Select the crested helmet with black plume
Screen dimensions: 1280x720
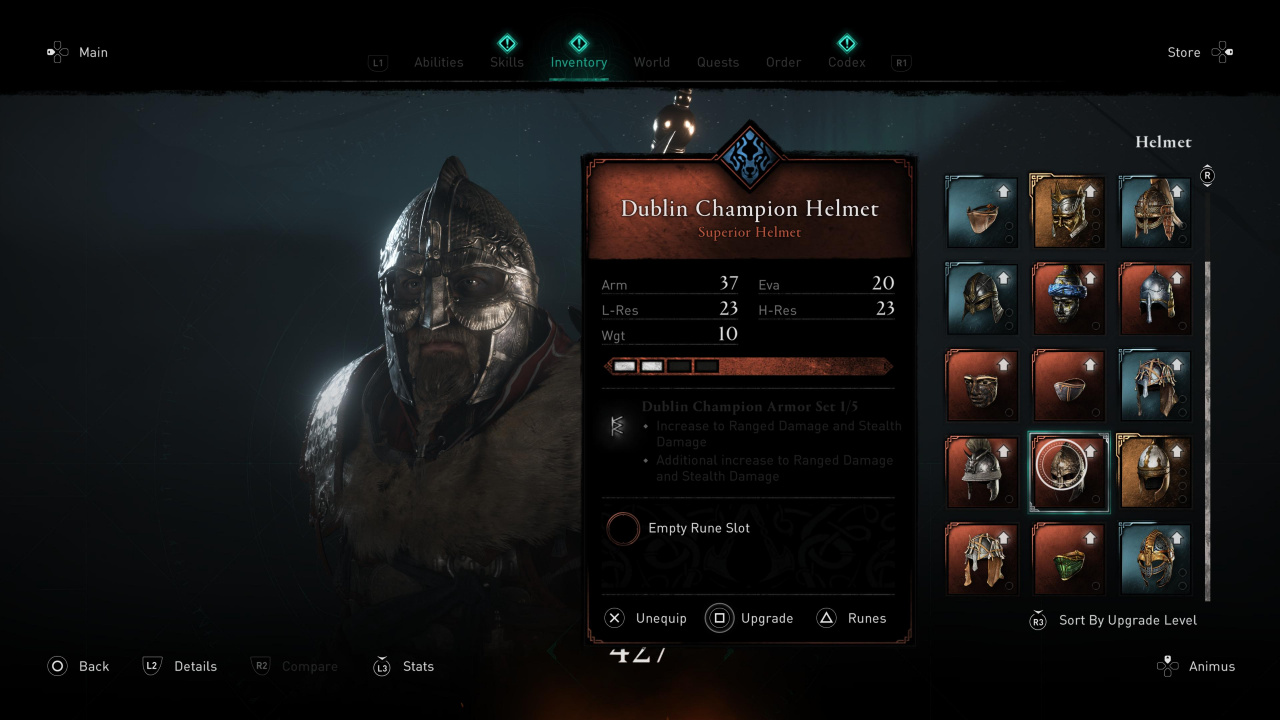point(982,472)
